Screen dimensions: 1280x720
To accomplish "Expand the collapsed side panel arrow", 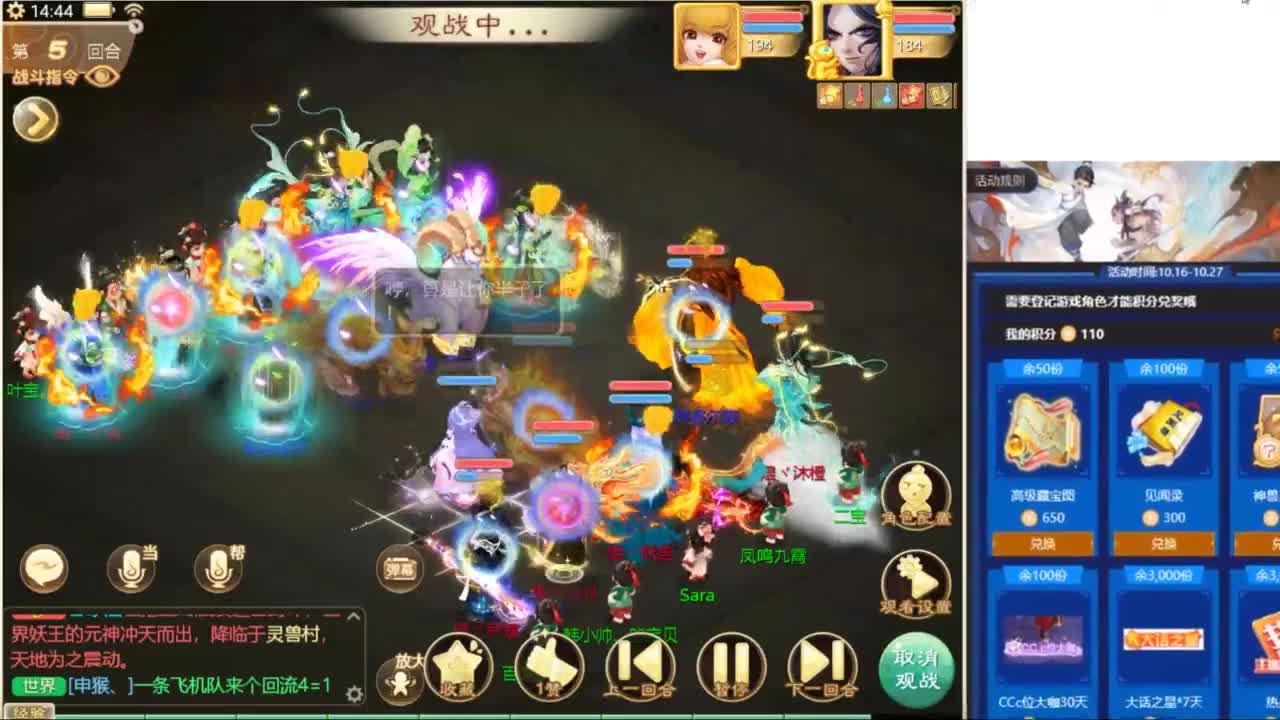I will pos(36,120).
